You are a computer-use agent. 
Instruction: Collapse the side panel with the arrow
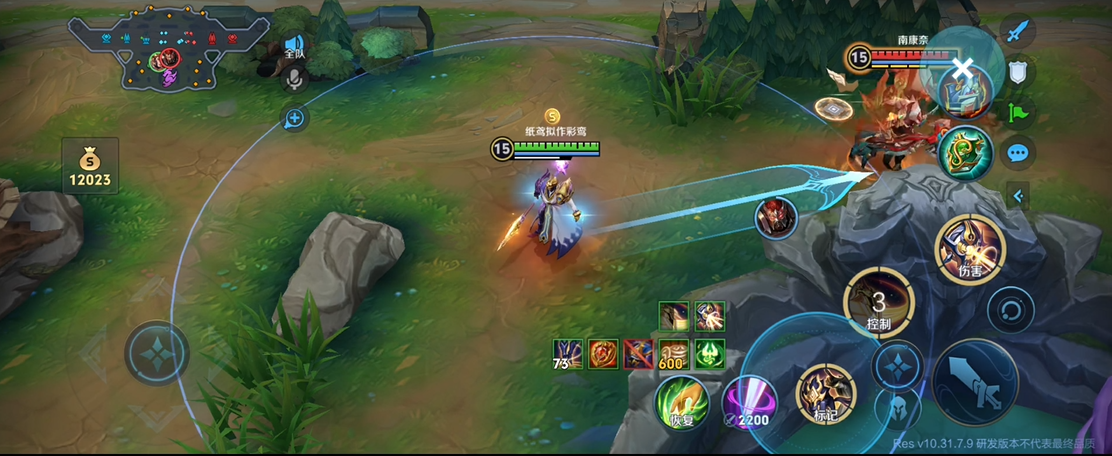pyautogui.click(x=1018, y=196)
